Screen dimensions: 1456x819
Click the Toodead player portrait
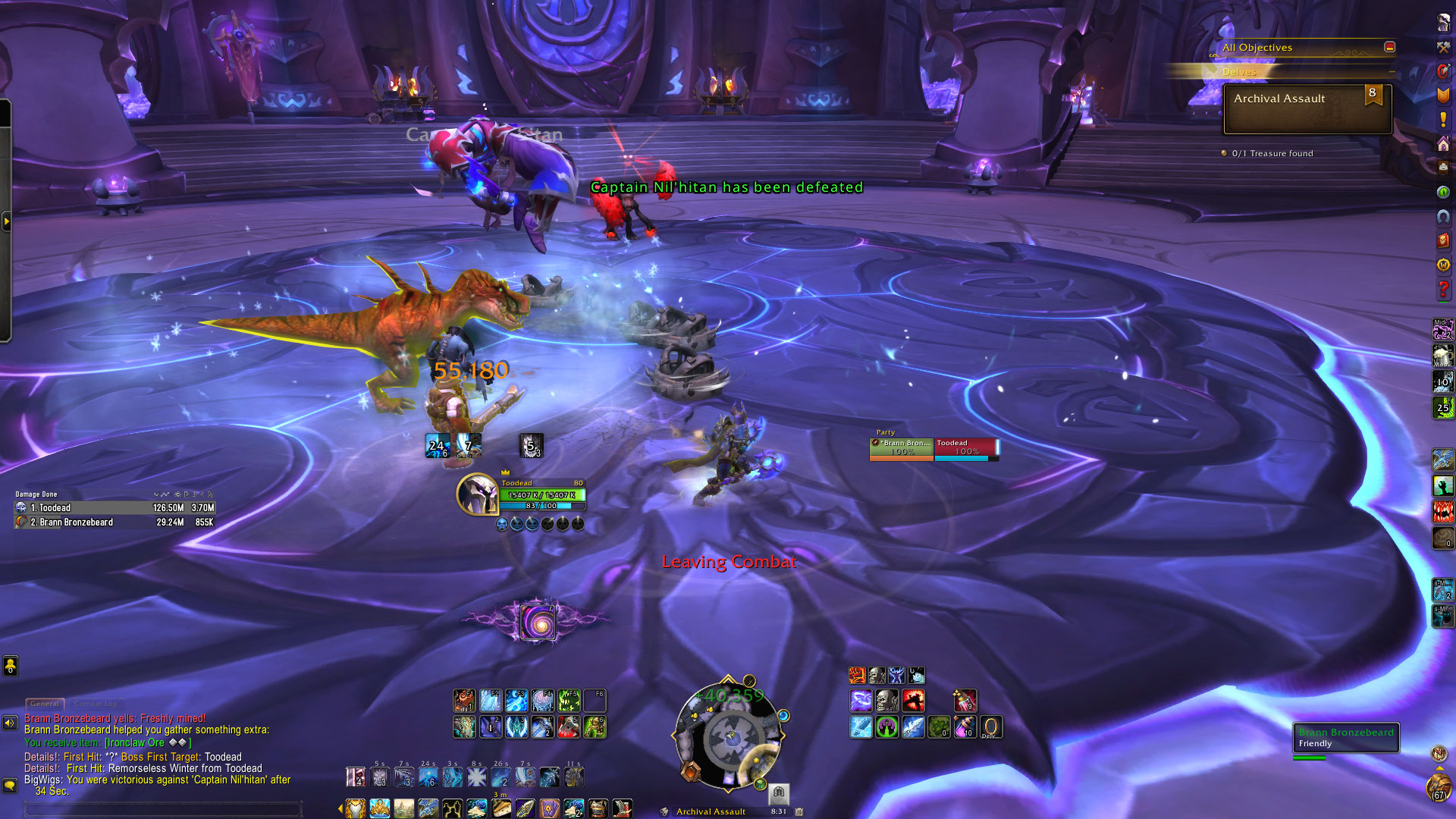pyautogui.click(x=477, y=494)
